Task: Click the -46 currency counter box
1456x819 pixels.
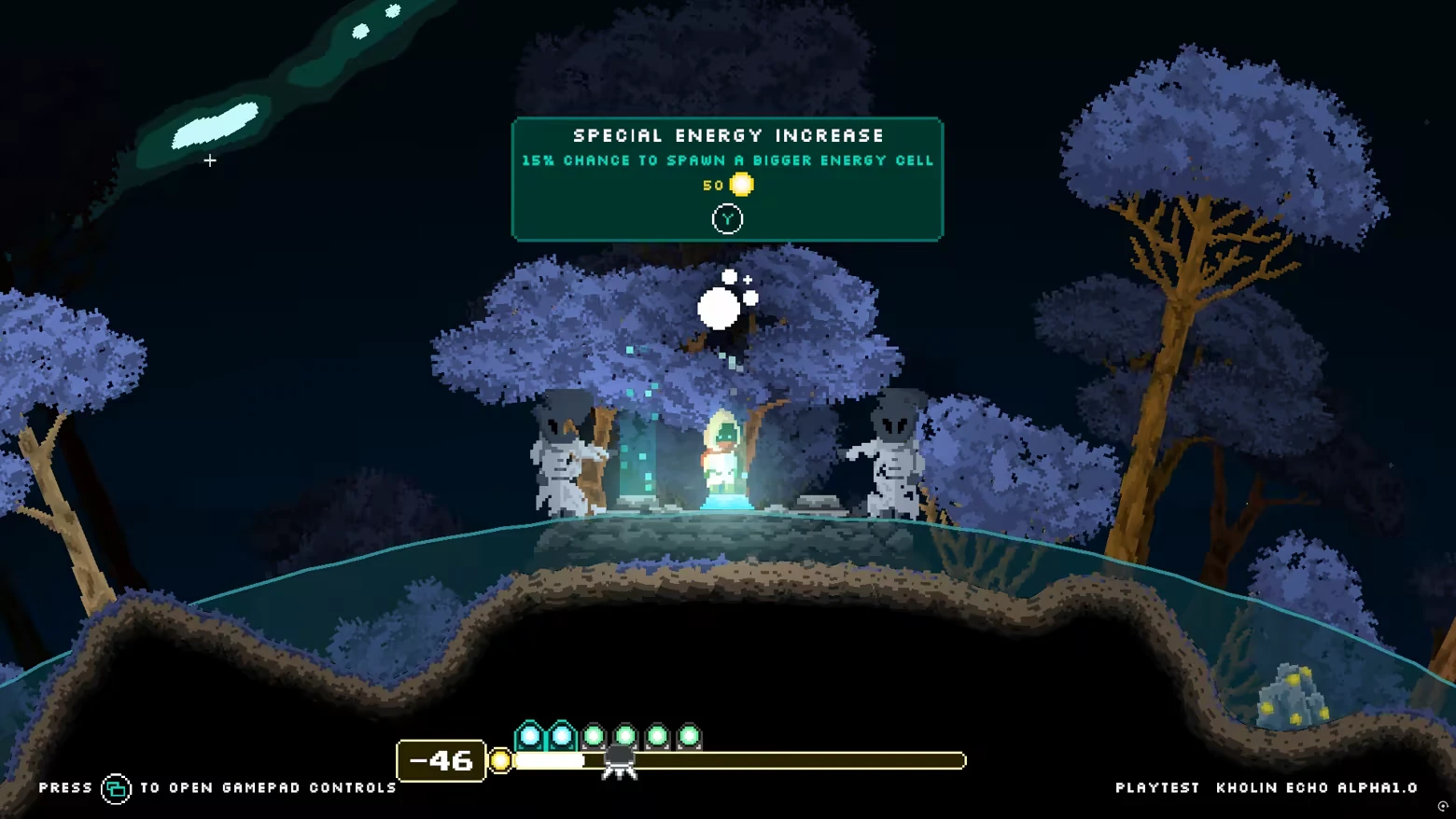Action: coord(441,760)
